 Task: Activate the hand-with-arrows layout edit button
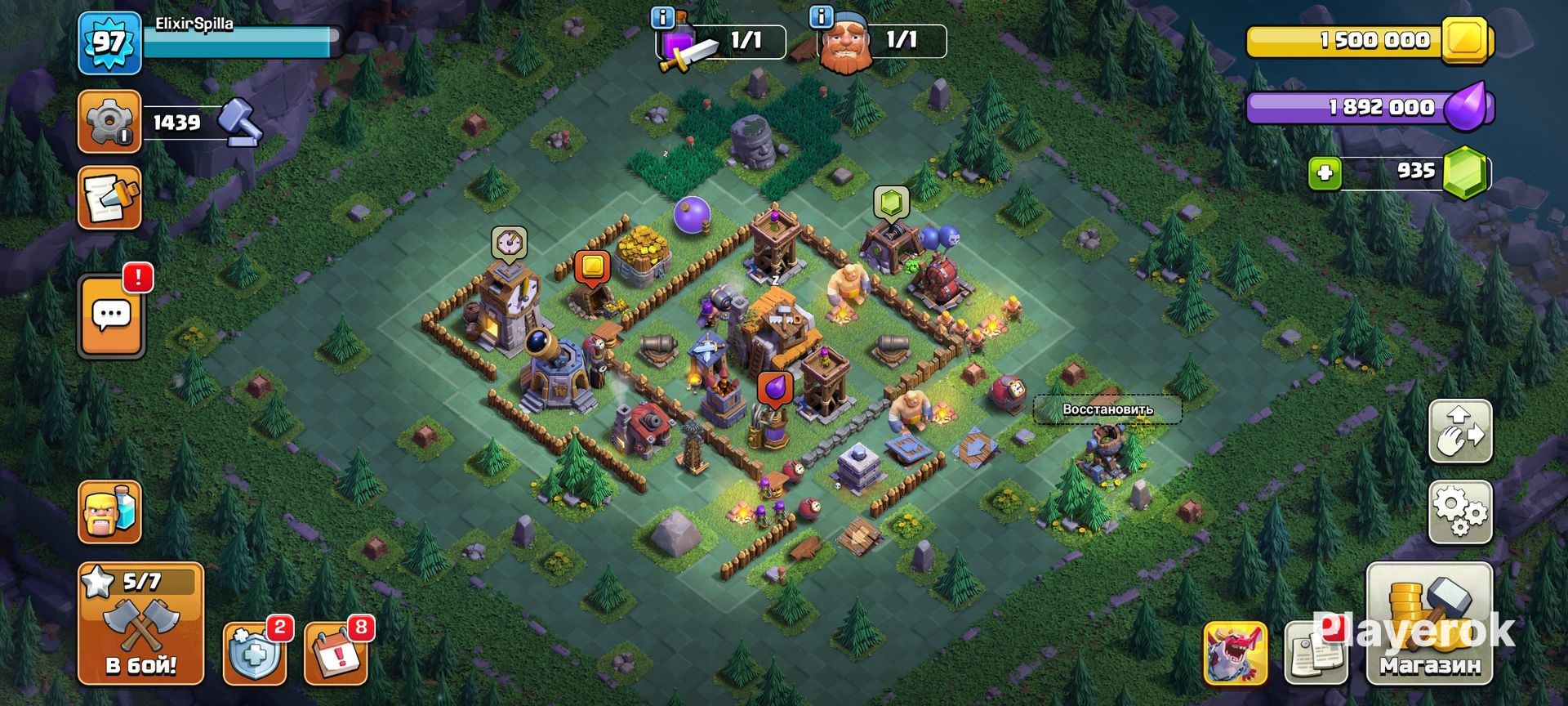tap(1460, 431)
